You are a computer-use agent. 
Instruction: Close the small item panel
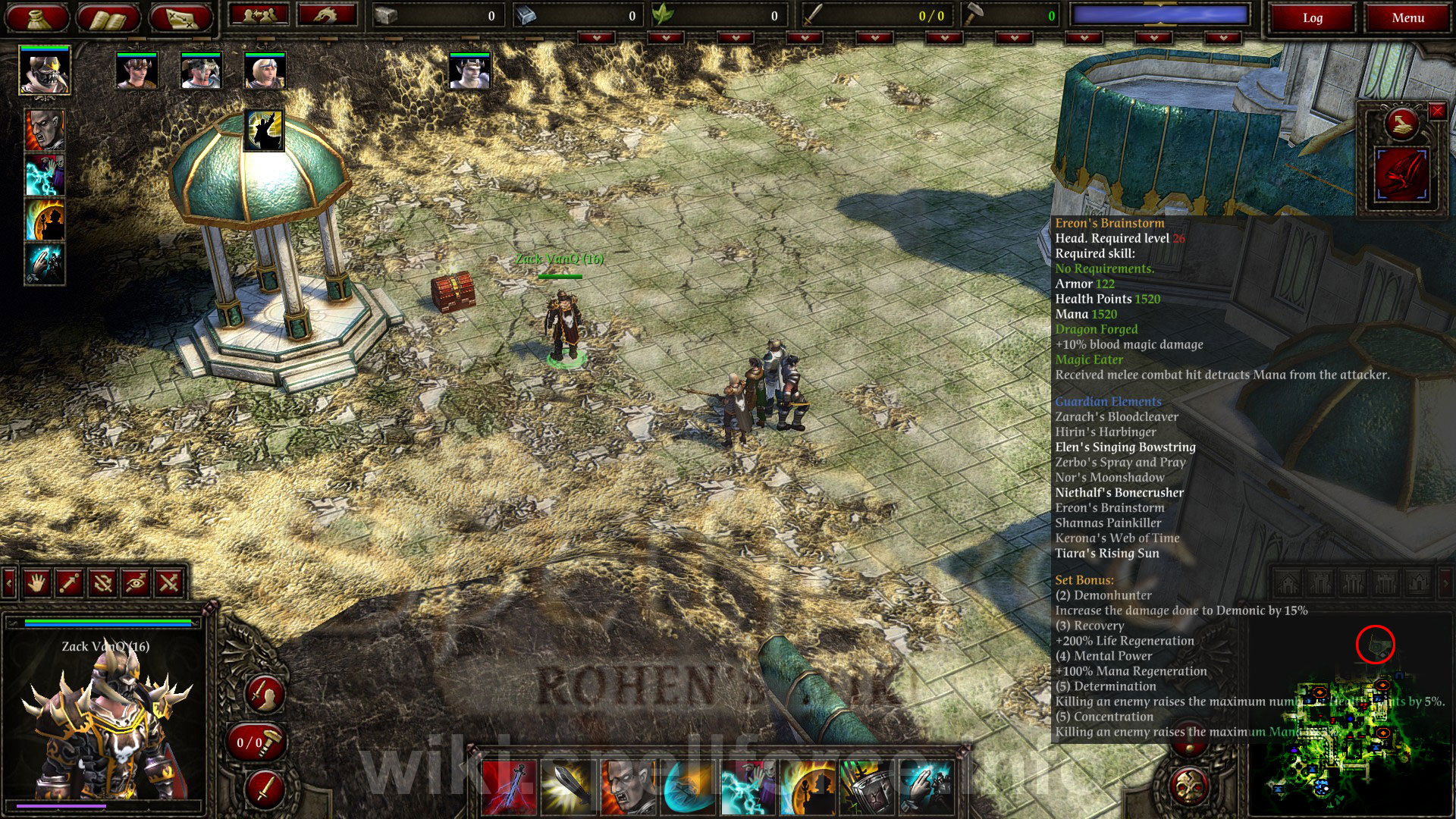click(1436, 111)
